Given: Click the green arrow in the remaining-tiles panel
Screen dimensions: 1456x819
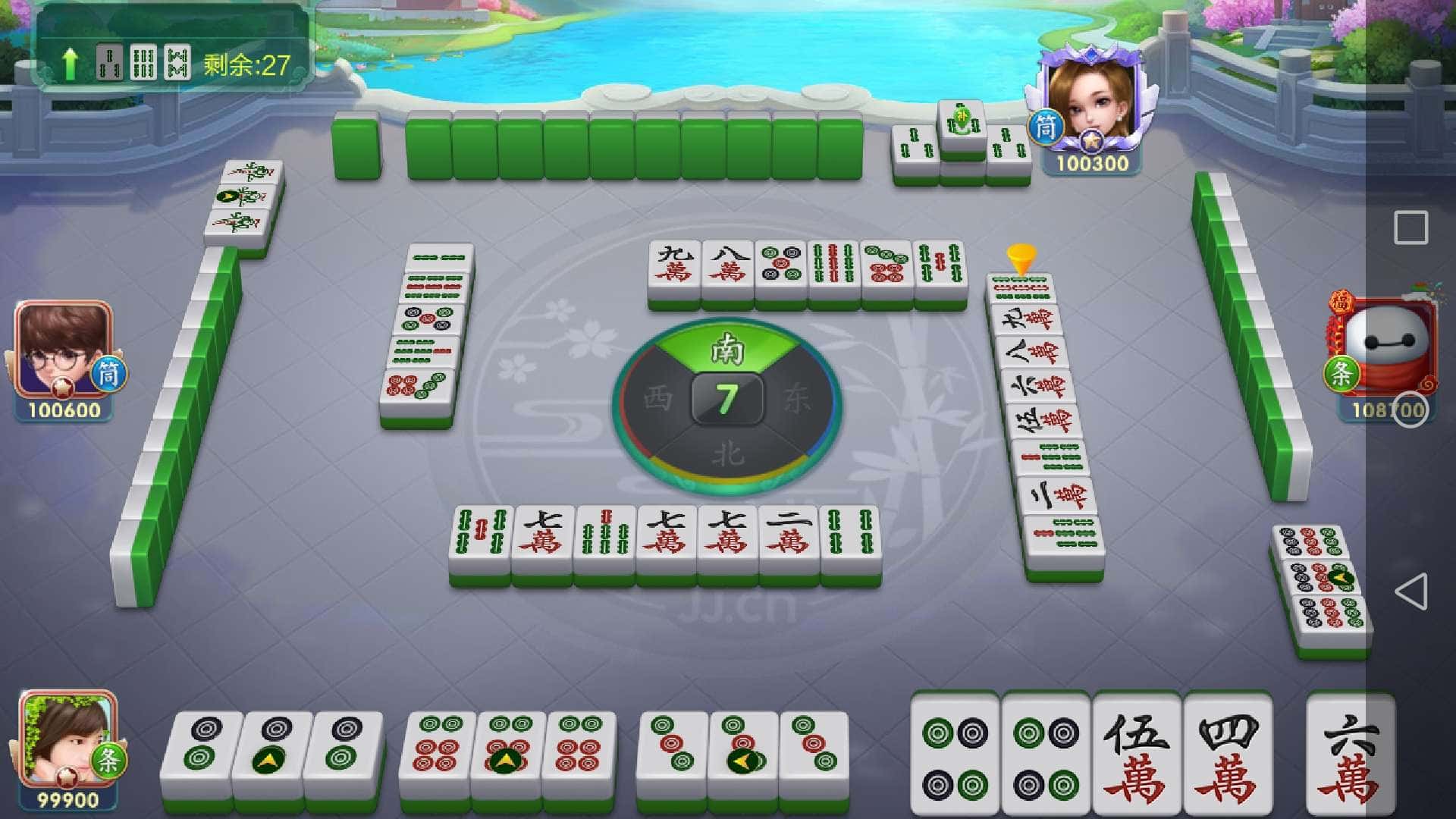Looking at the screenshot, I should pos(70,64).
